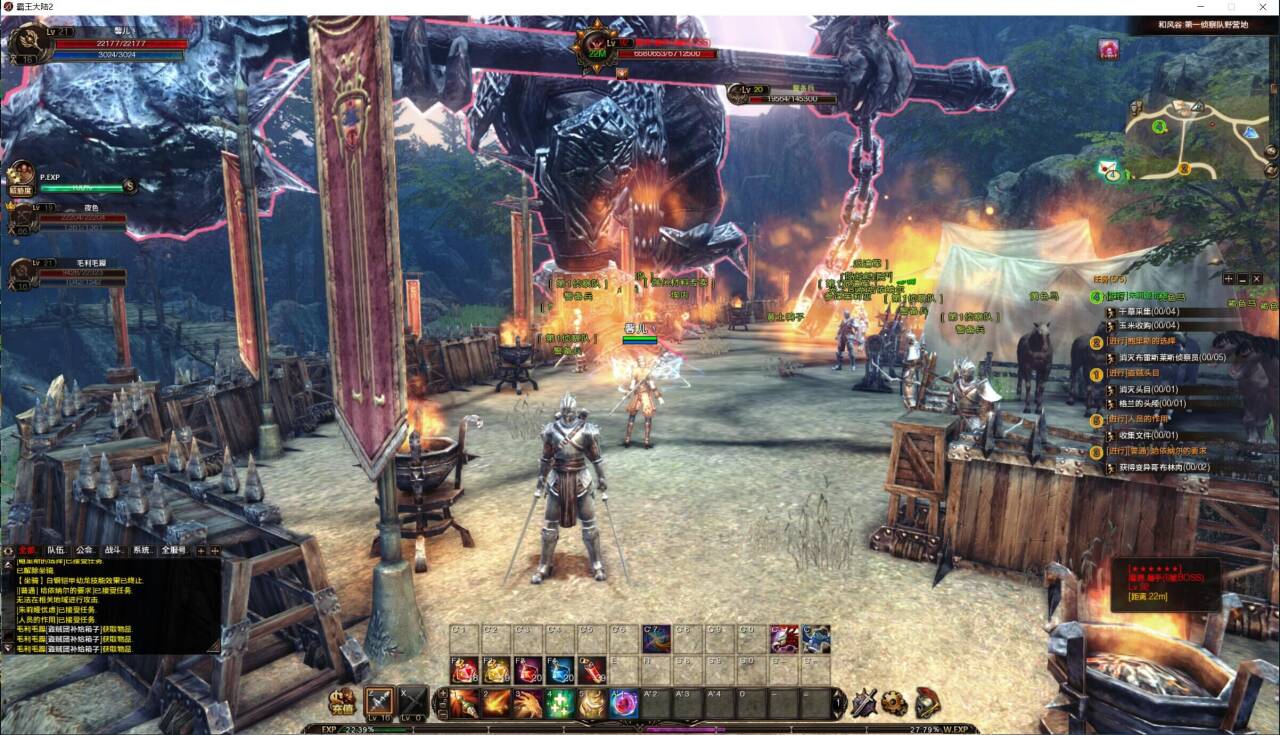Image resolution: width=1280 pixels, height=735 pixels.
Task: Use the blue mana potion slot
Action: point(560,671)
